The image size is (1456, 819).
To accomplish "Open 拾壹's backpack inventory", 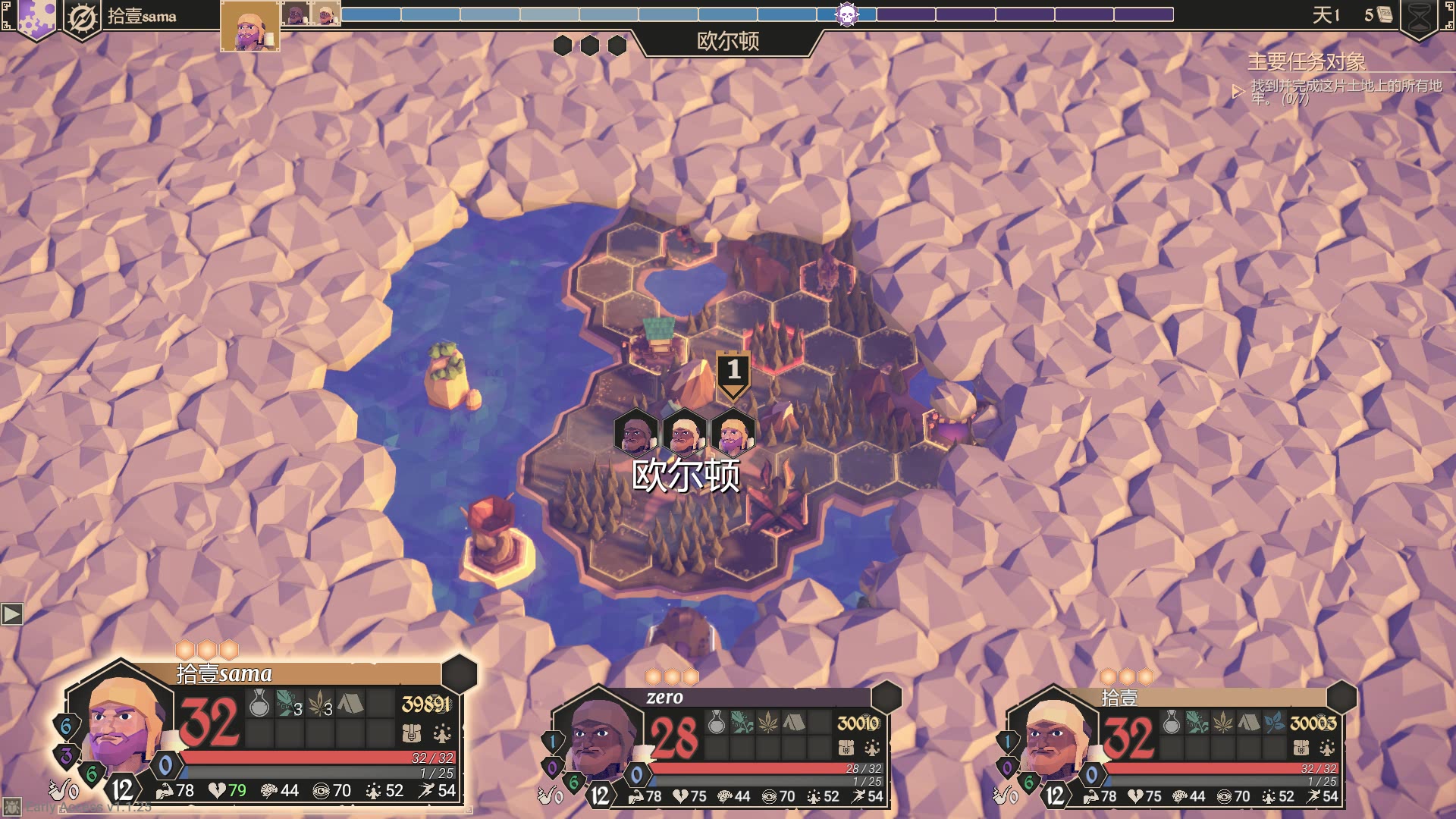I will point(1301,748).
